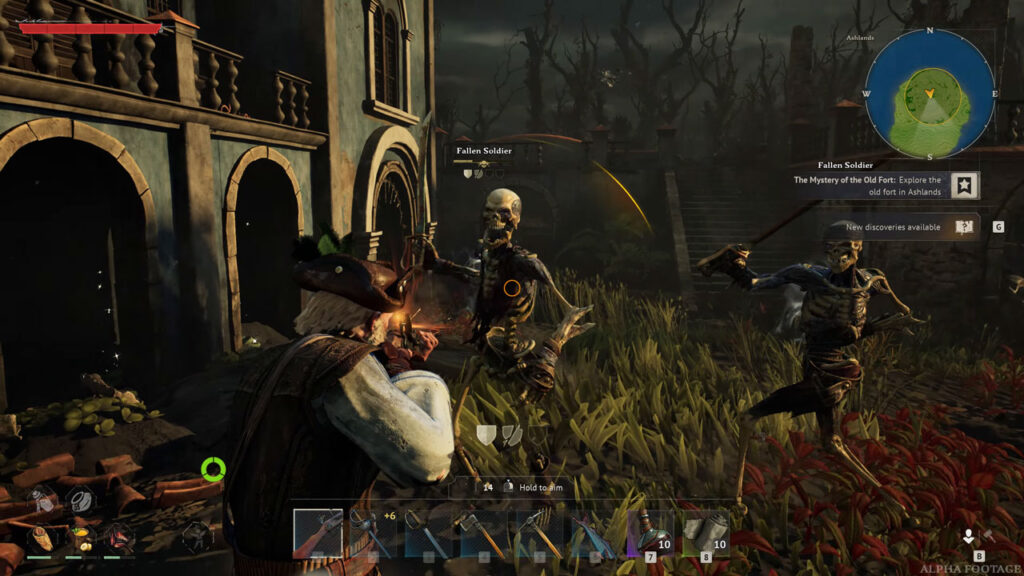Screen dimensions: 1024x576
Task: Click the wrapped food buff icon
Action: click(41, 538)
